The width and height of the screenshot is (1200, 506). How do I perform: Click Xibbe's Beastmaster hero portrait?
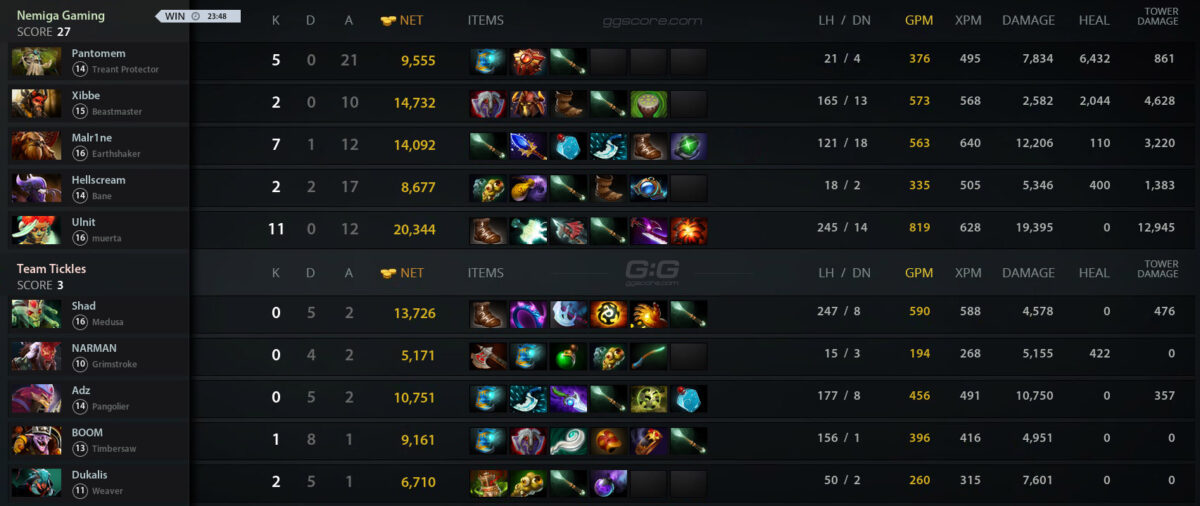click(x=36, y=103)
